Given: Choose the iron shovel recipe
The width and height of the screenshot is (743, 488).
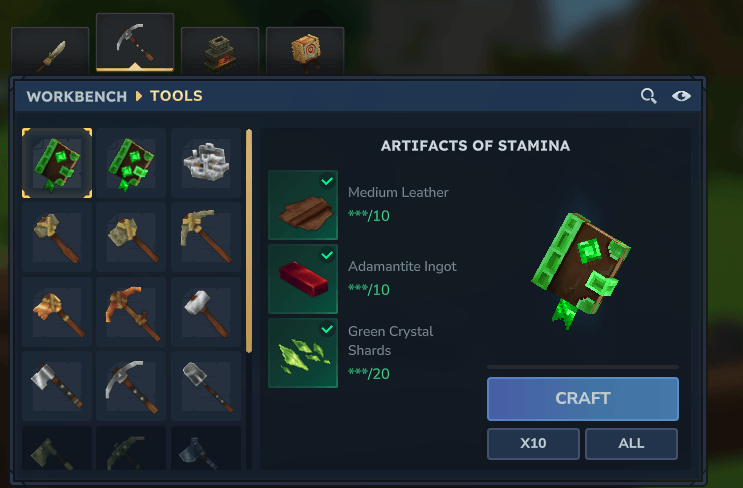Looking at the screenshot, I should coord(206,386).
